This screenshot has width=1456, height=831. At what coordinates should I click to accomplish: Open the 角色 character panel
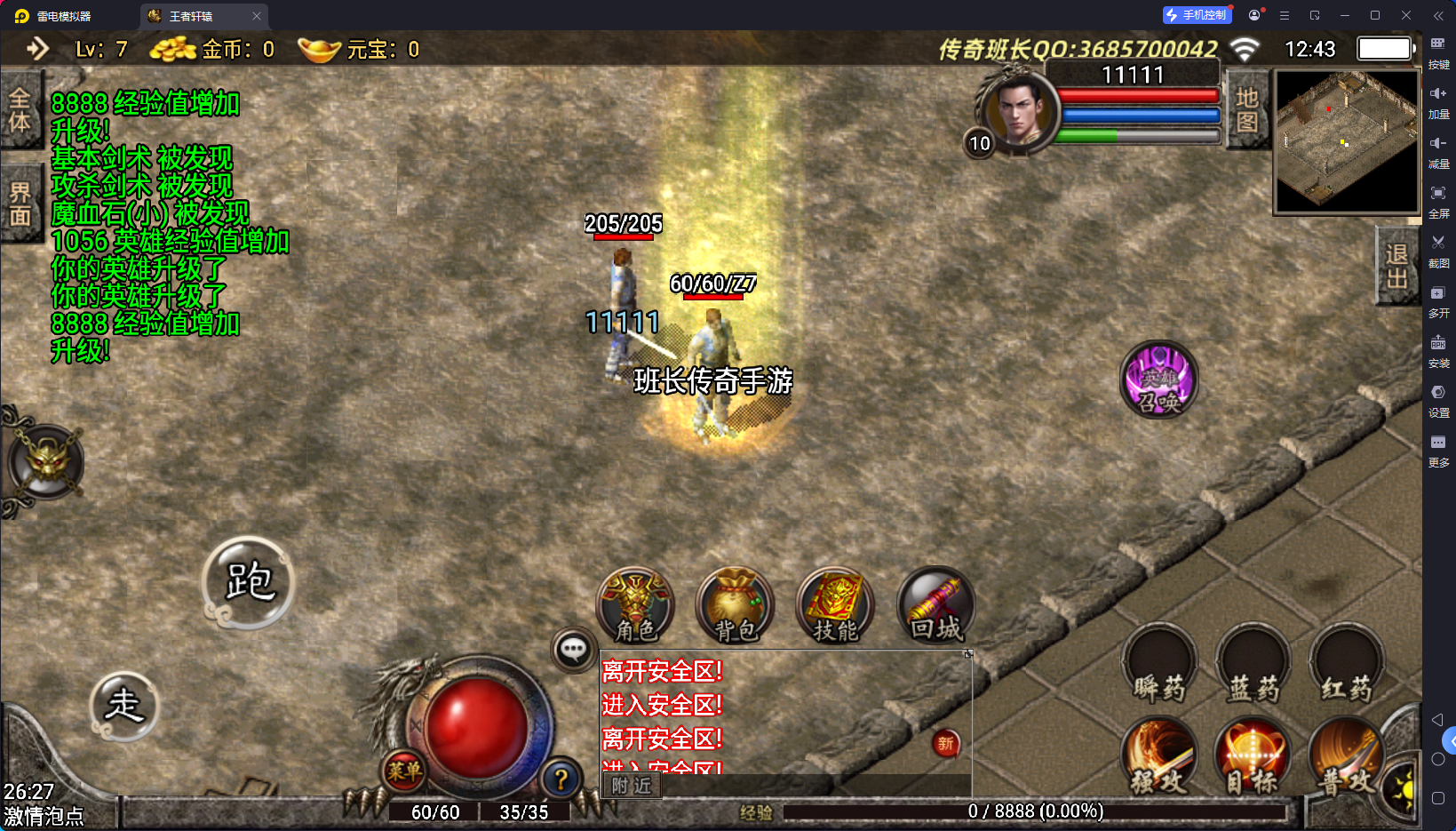point(635,606)
